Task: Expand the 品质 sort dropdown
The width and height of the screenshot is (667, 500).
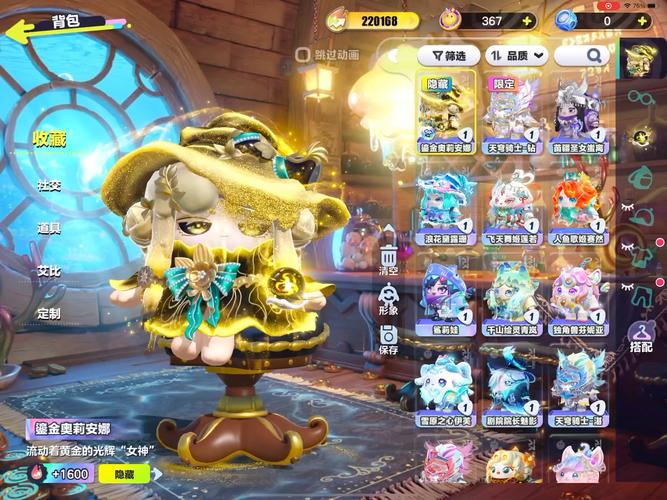Action: (x=516, y=56)
